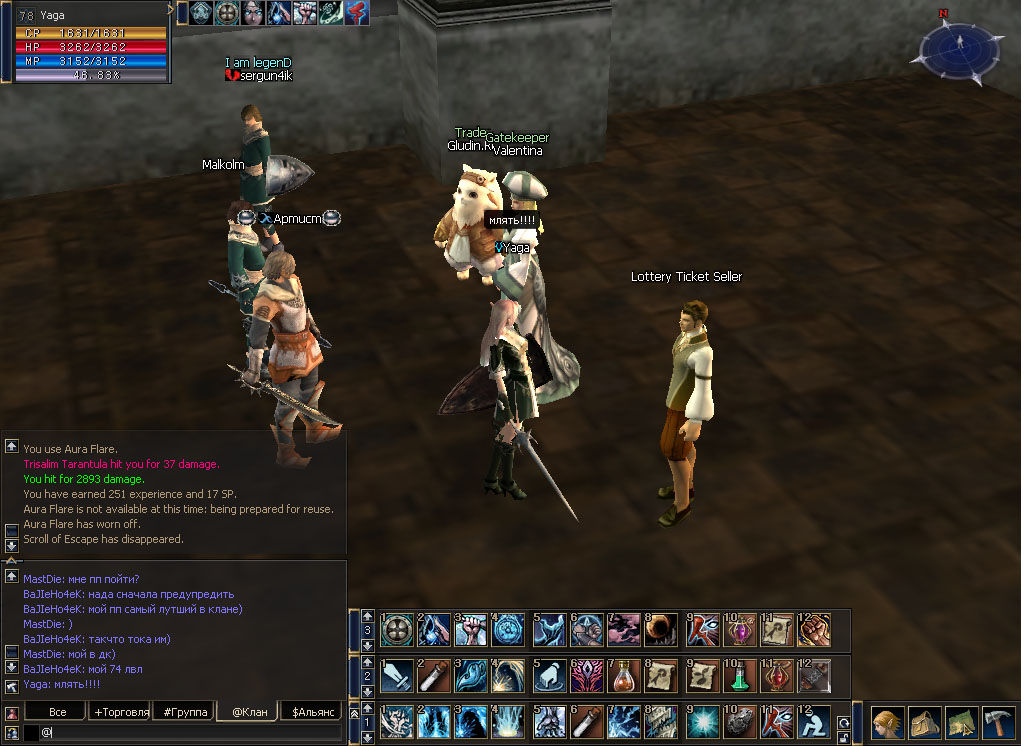Viewport: 1024px width, 746px height.
Task: Select the #Группа party chat tab
Action: pyautogui.click(x=184, y=712)
